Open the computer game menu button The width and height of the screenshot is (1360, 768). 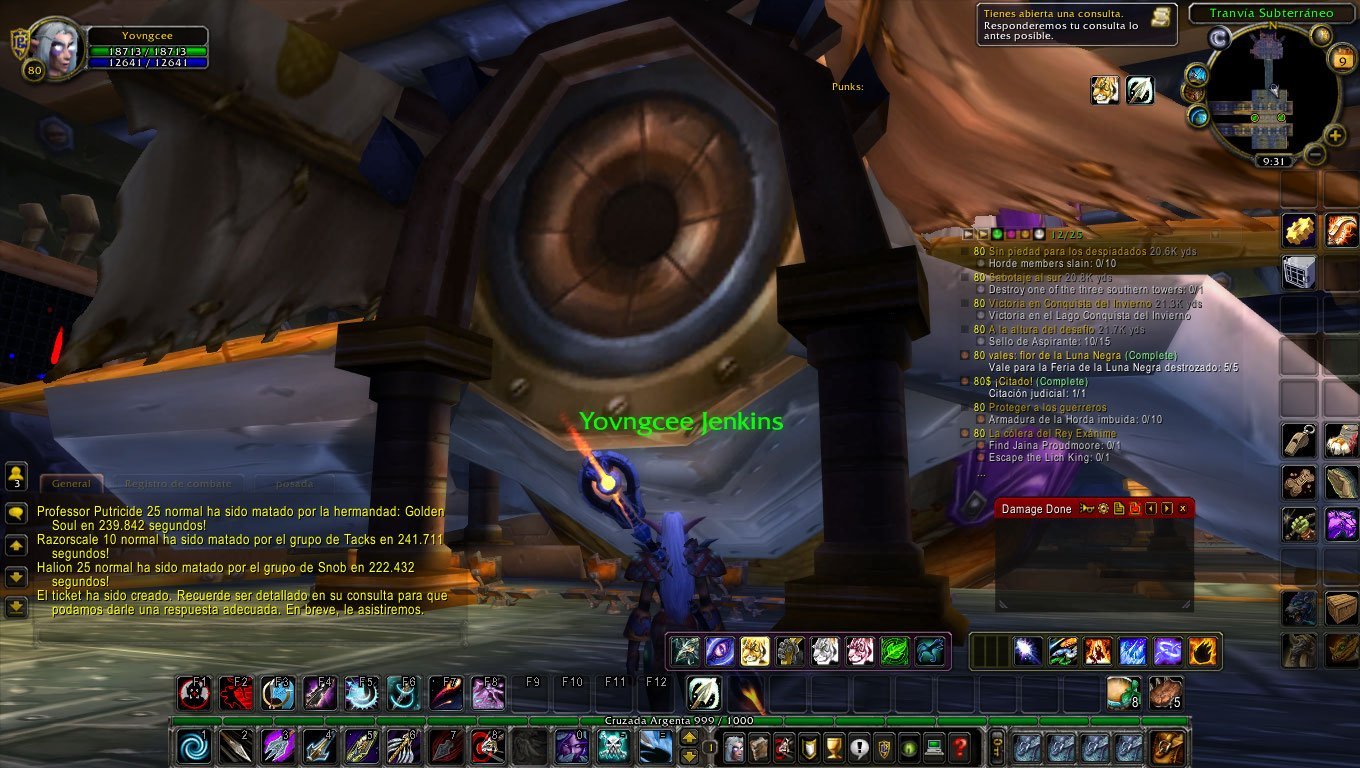tap(934, 747)
